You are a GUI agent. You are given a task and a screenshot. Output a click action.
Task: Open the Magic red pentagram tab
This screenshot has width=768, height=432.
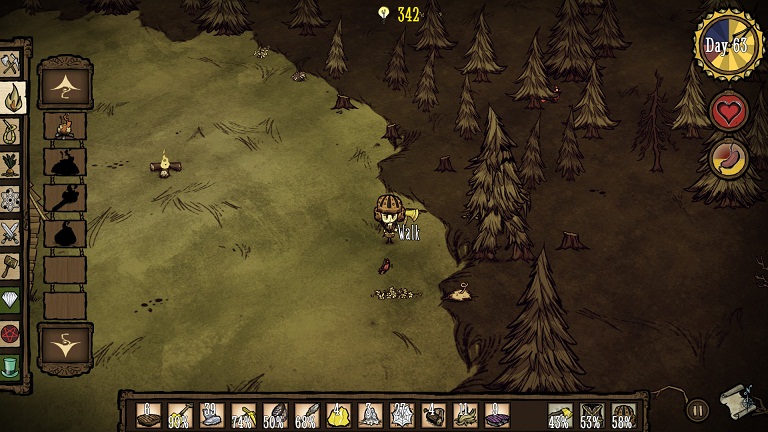click(x=11, y=333)
